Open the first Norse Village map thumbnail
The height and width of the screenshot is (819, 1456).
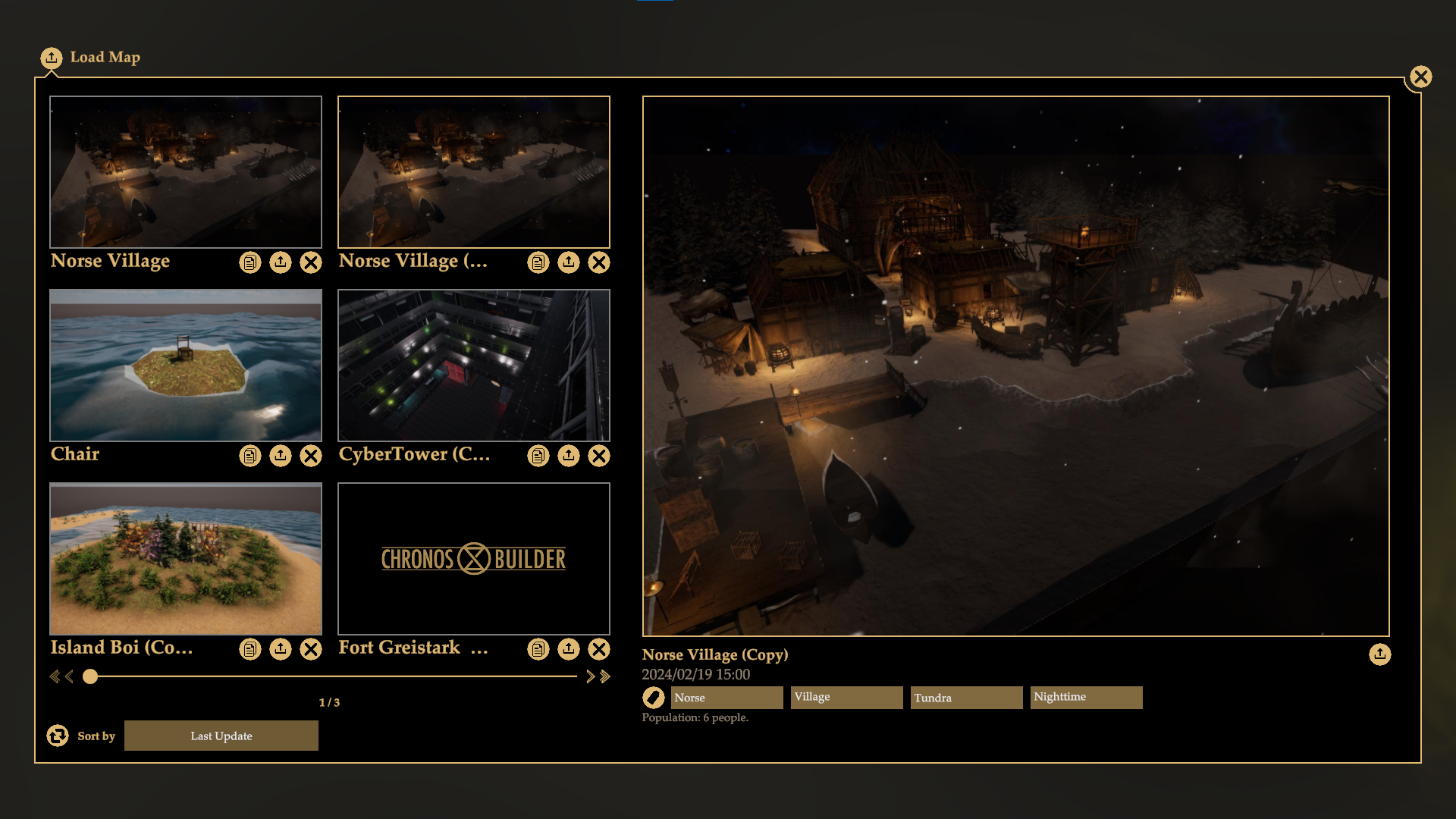click(186, 171)
